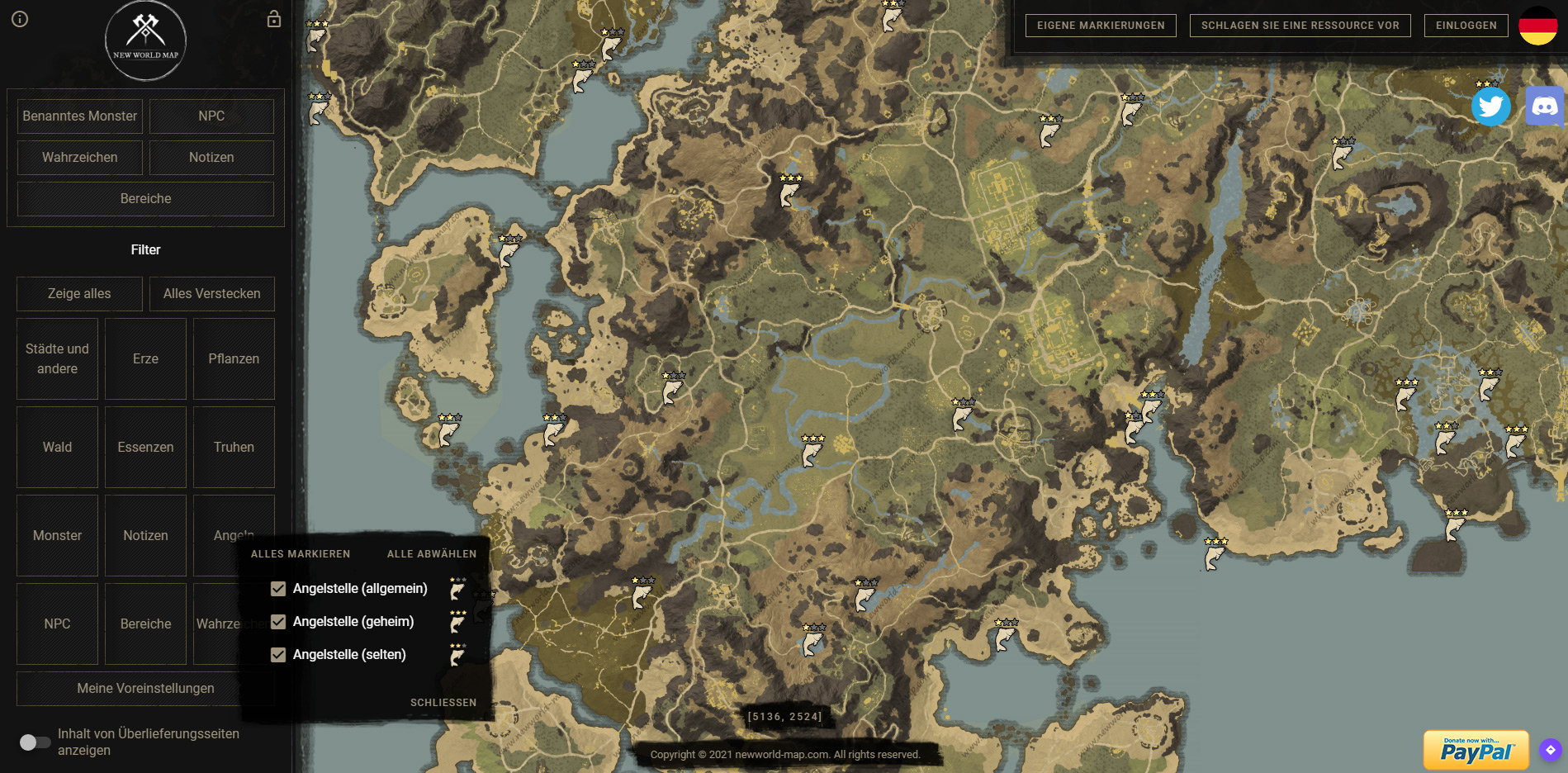Image resolution: width=1568 pixels, height=773 pixels.
Task: Toggle the Angelstelle (selten) checkbox
Action: click(278, 655)
